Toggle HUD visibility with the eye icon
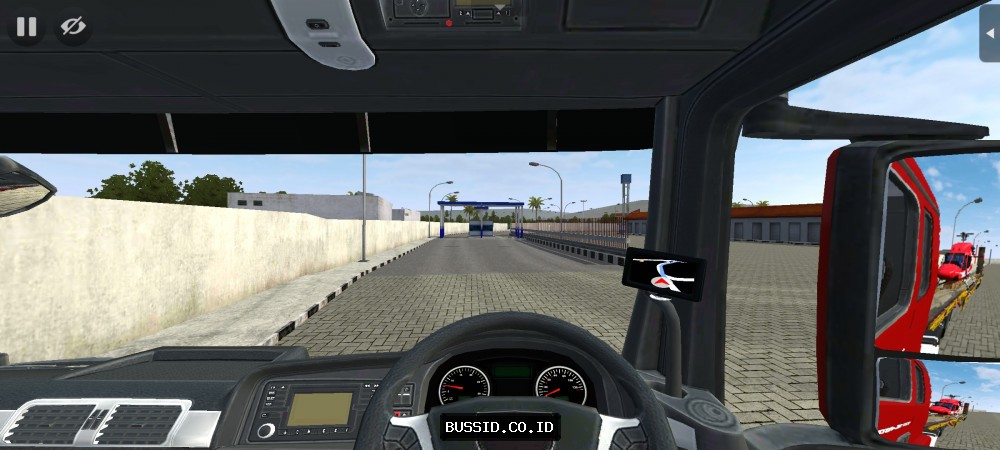Viewport: 1000px width, 450px height. pos(72,27)
